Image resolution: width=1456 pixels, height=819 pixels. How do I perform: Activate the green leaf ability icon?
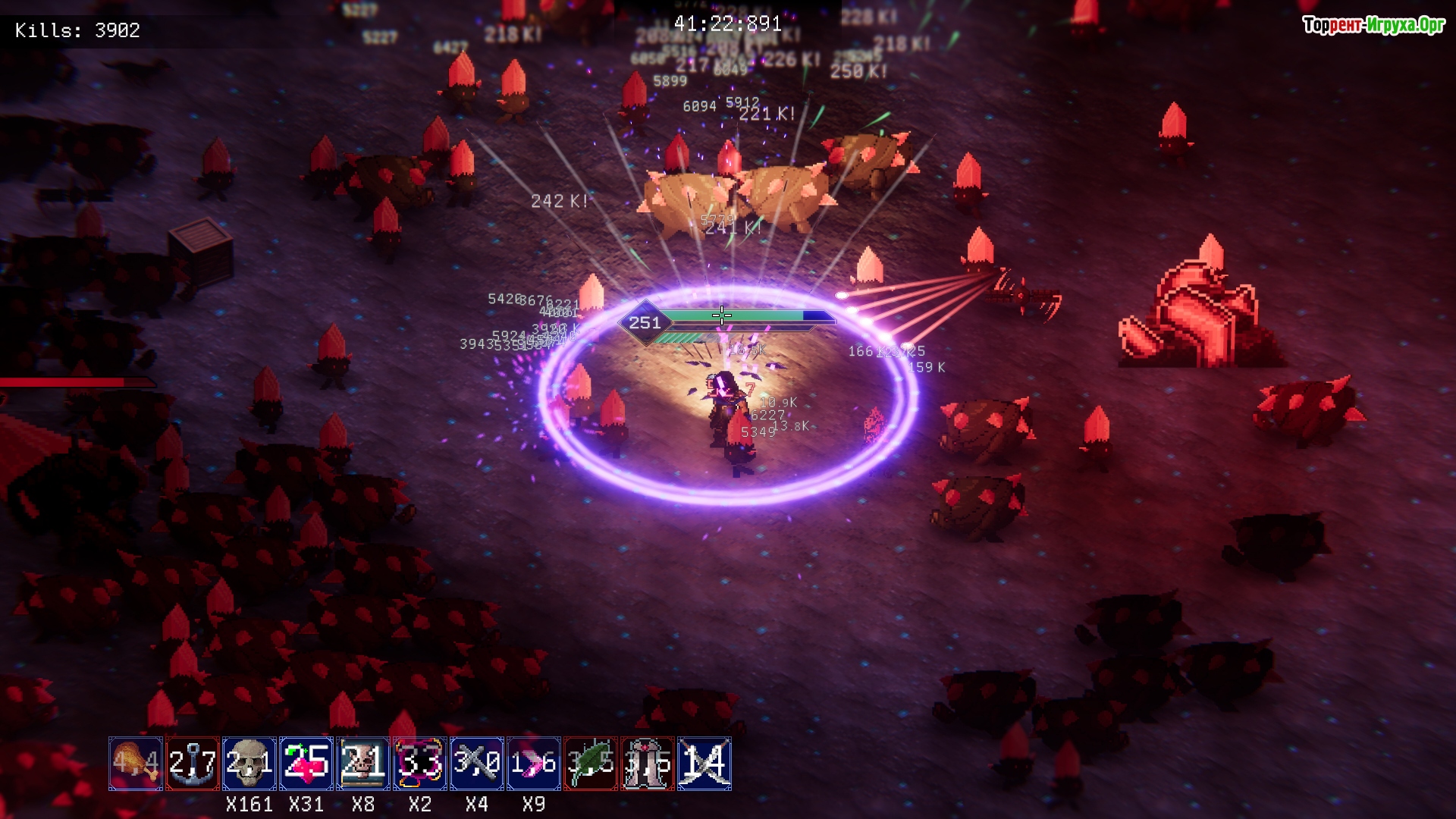pyautogui.click(x=591, y=763)
